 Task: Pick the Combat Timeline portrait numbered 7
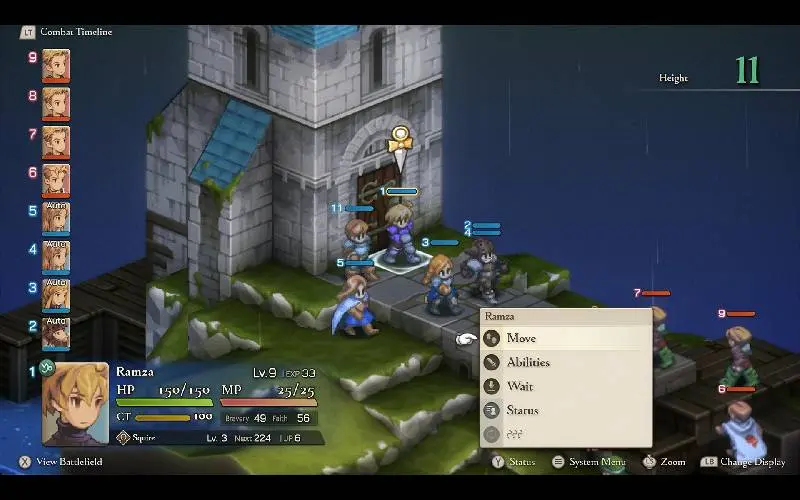(56, 142)
